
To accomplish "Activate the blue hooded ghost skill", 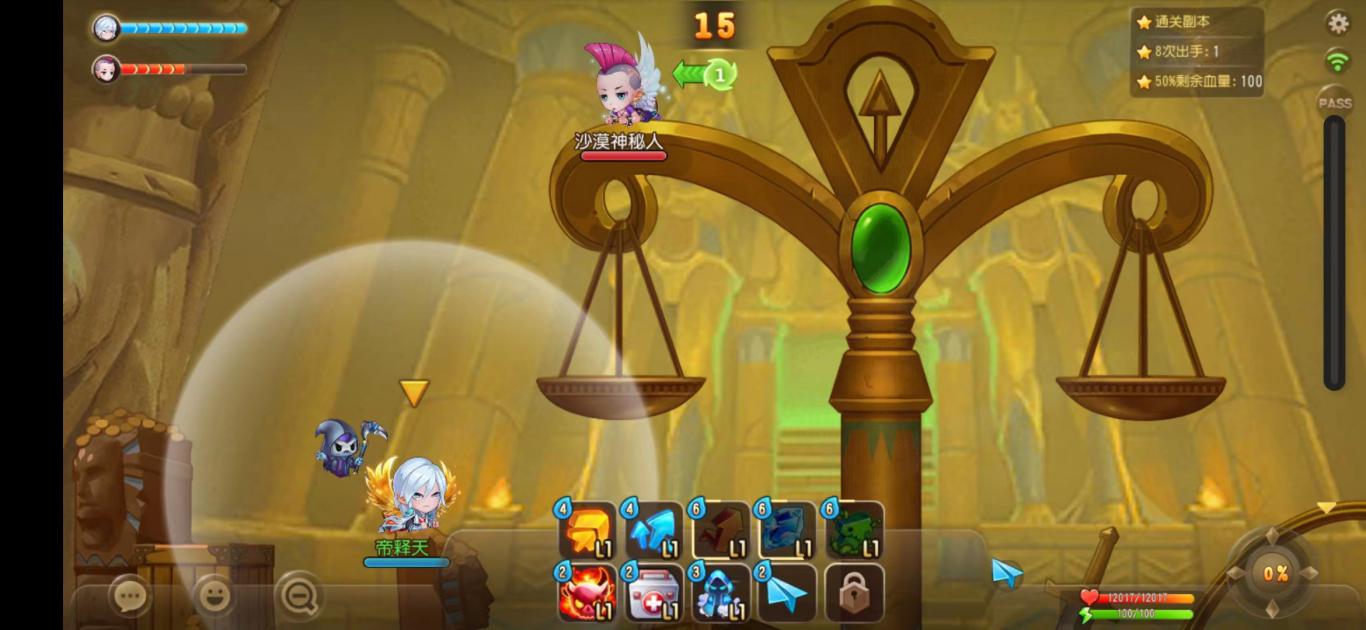I will pos(721,593).
